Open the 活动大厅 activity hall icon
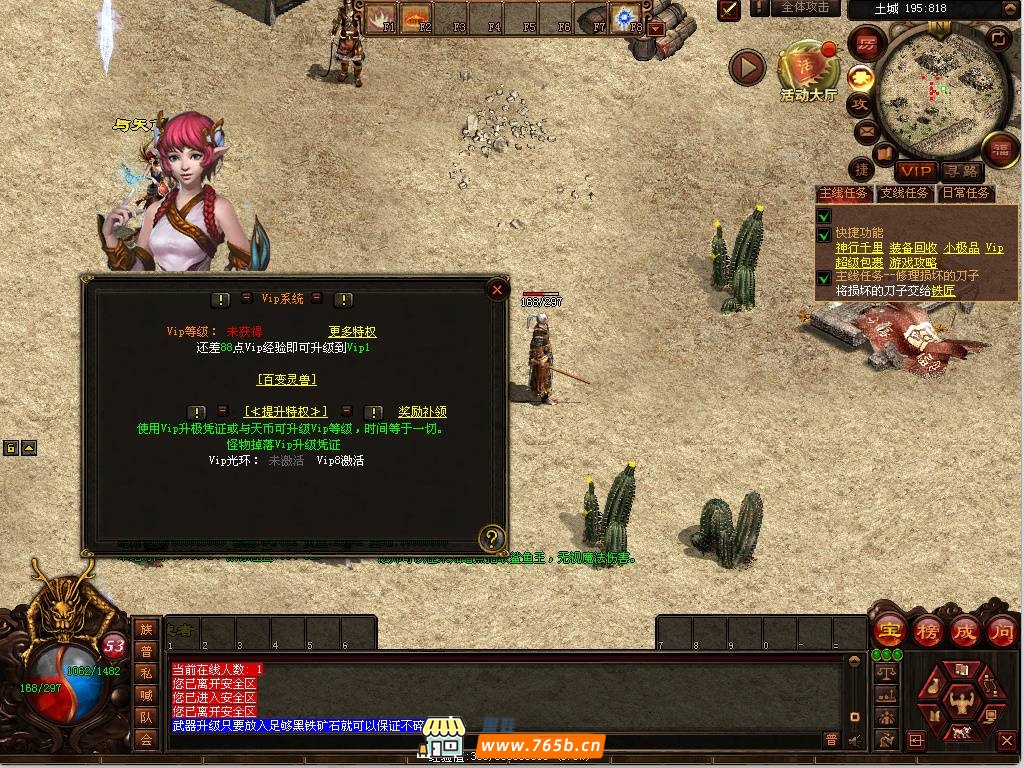Viewport: 1024px width, 768px height. click(x=808, y=70)
